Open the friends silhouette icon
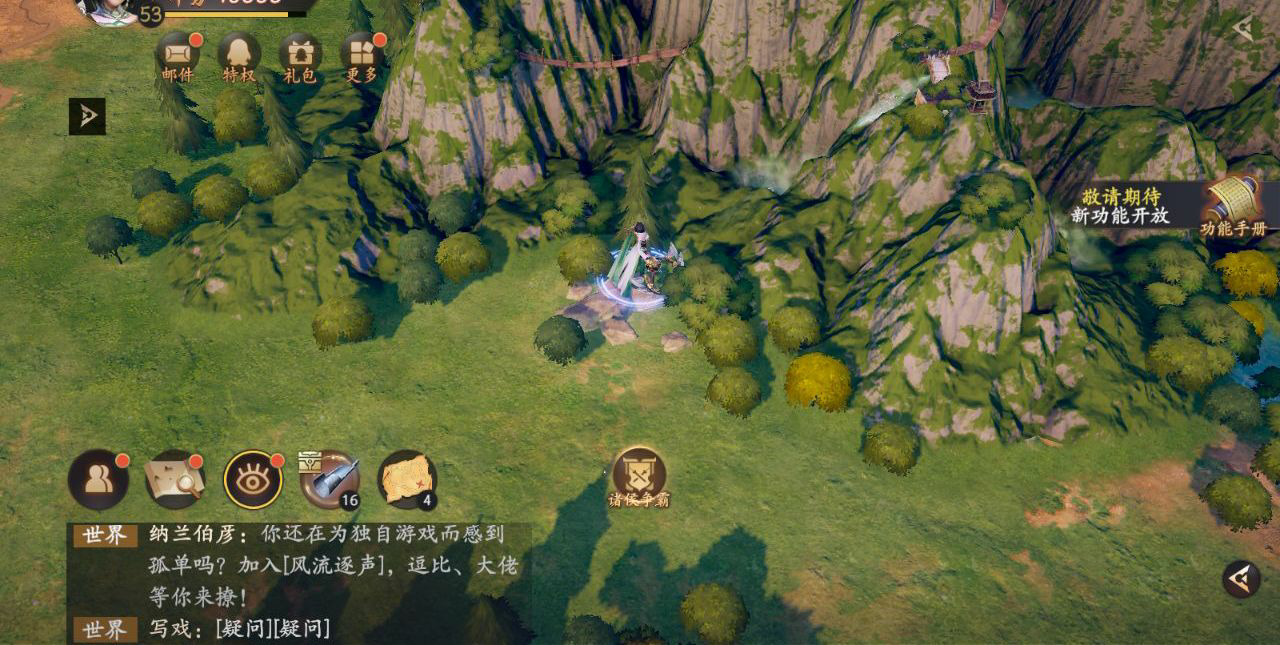Image resolution: width=1280 pixels, height=645 pixels. click(x=98, y=479)
